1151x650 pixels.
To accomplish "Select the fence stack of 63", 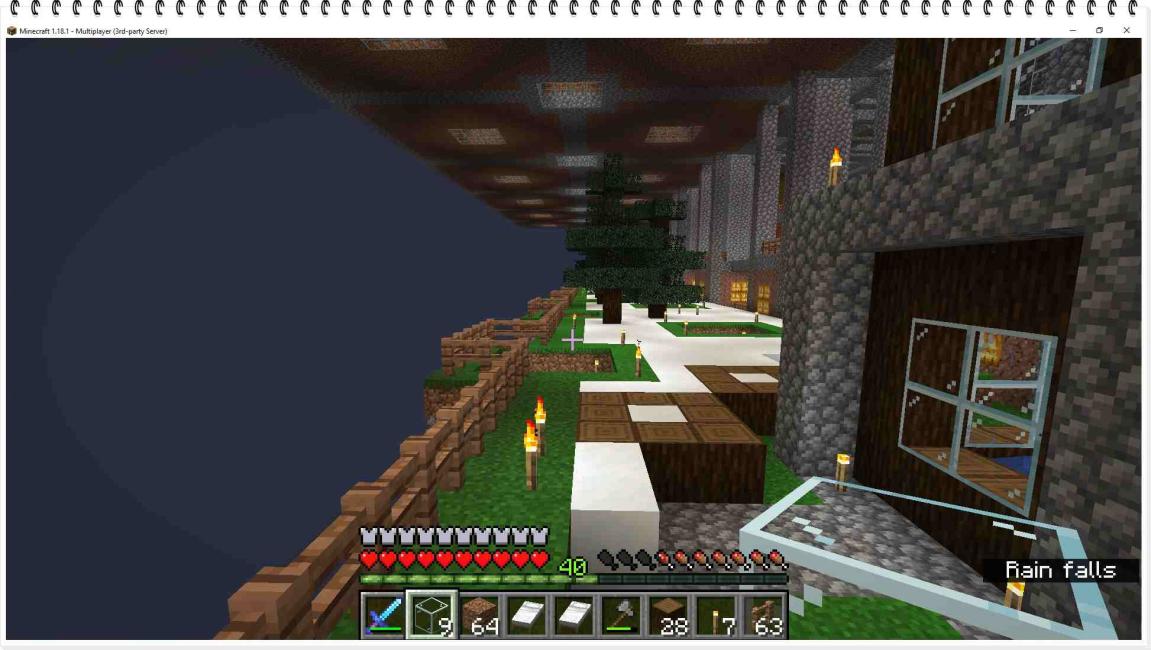I will click(763, 615).
